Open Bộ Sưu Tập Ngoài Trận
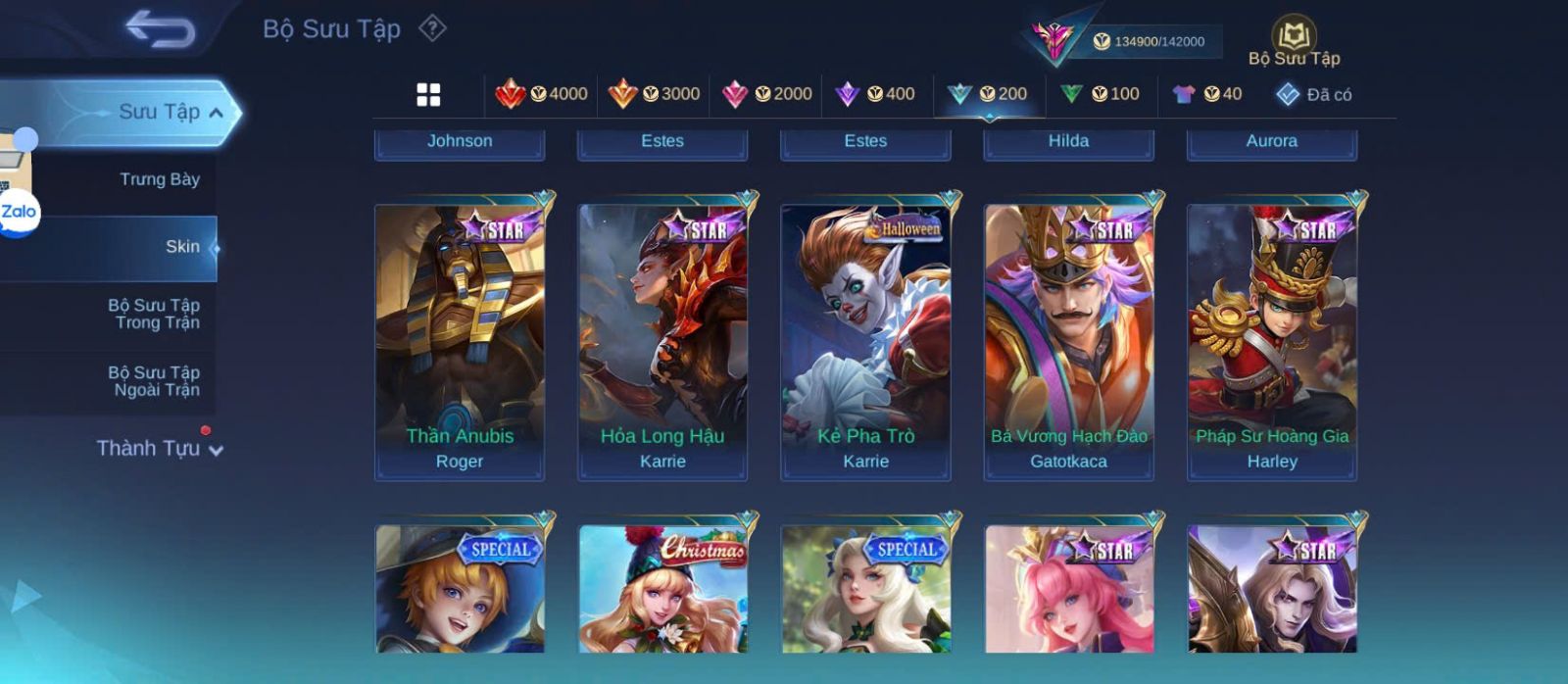 [154, 381]
